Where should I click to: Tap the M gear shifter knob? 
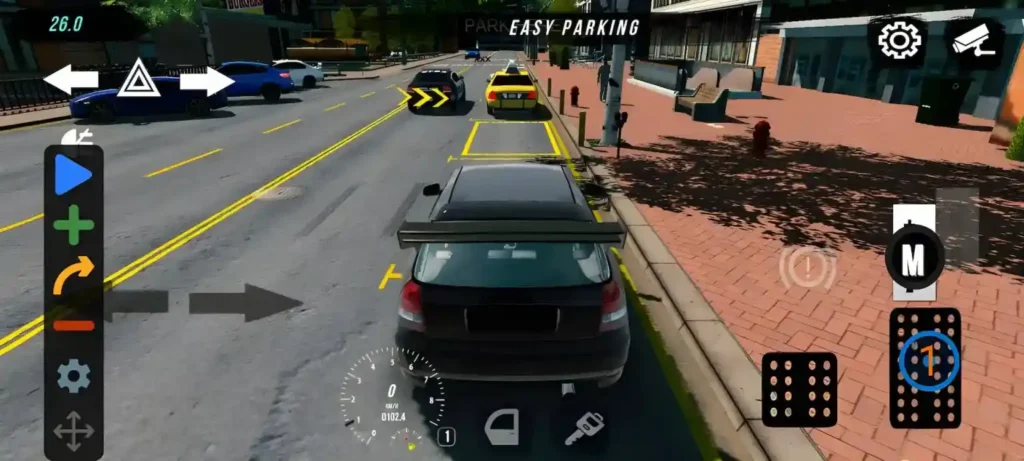[x=914, y=259]
